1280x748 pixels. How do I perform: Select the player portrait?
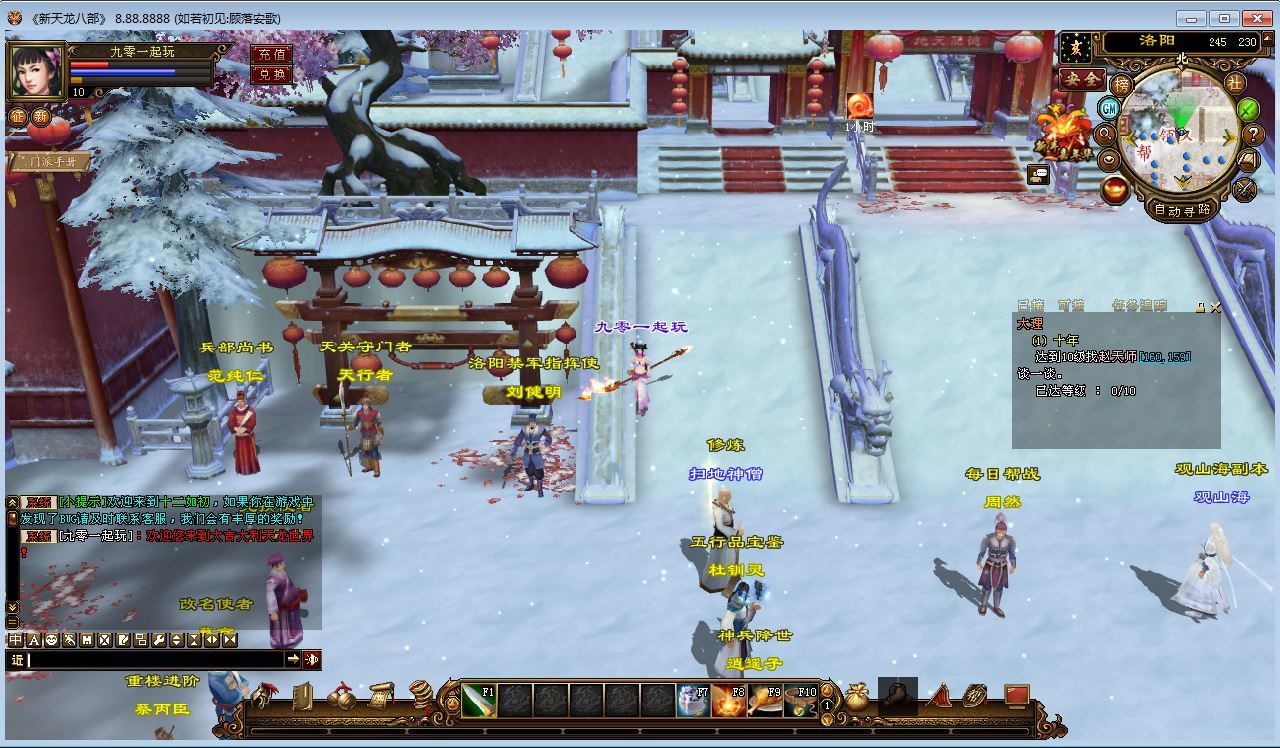tap(36, 70)
